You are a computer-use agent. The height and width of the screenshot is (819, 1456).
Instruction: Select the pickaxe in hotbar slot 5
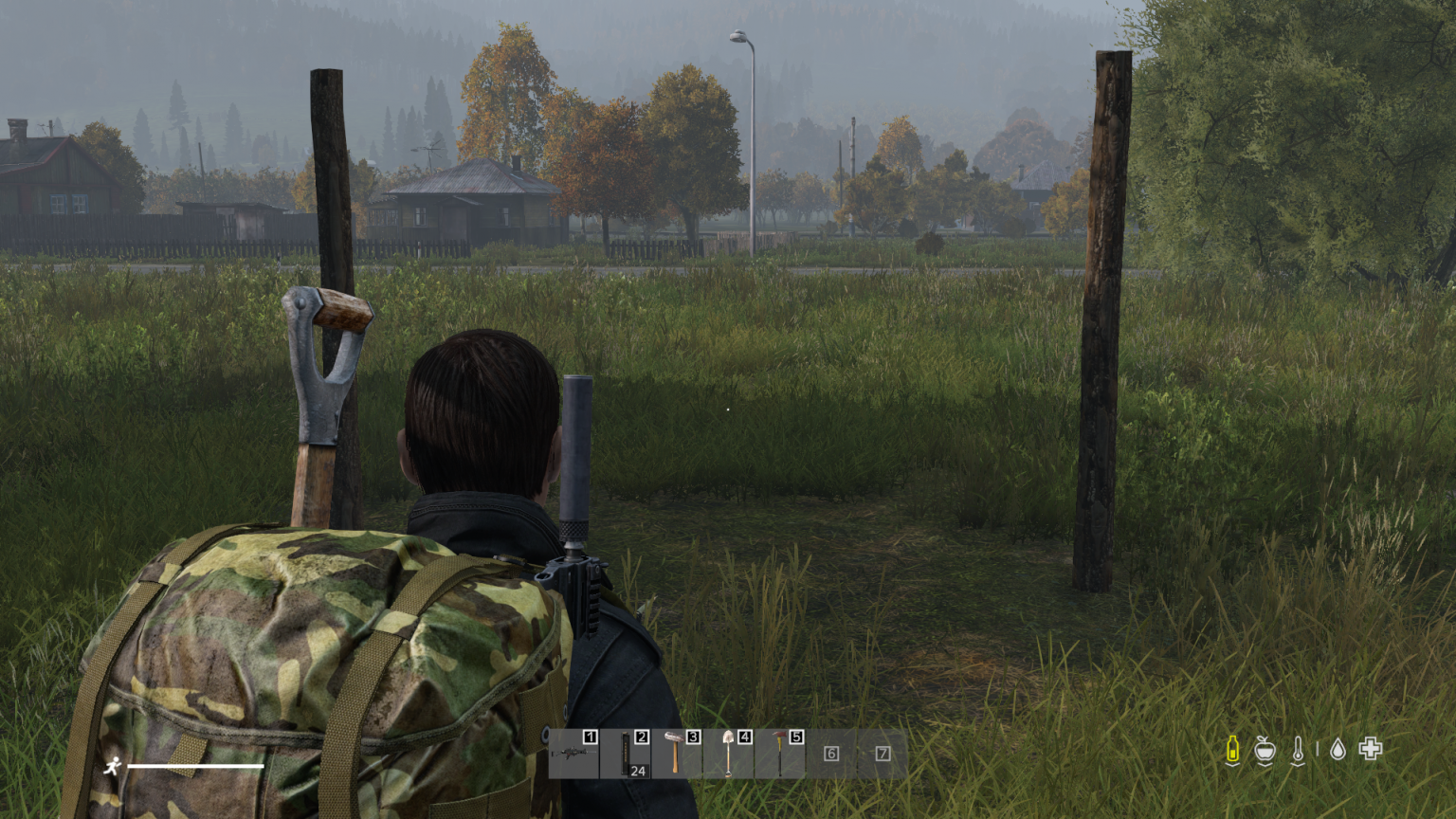pyautogui.click(x=780, y=754)
